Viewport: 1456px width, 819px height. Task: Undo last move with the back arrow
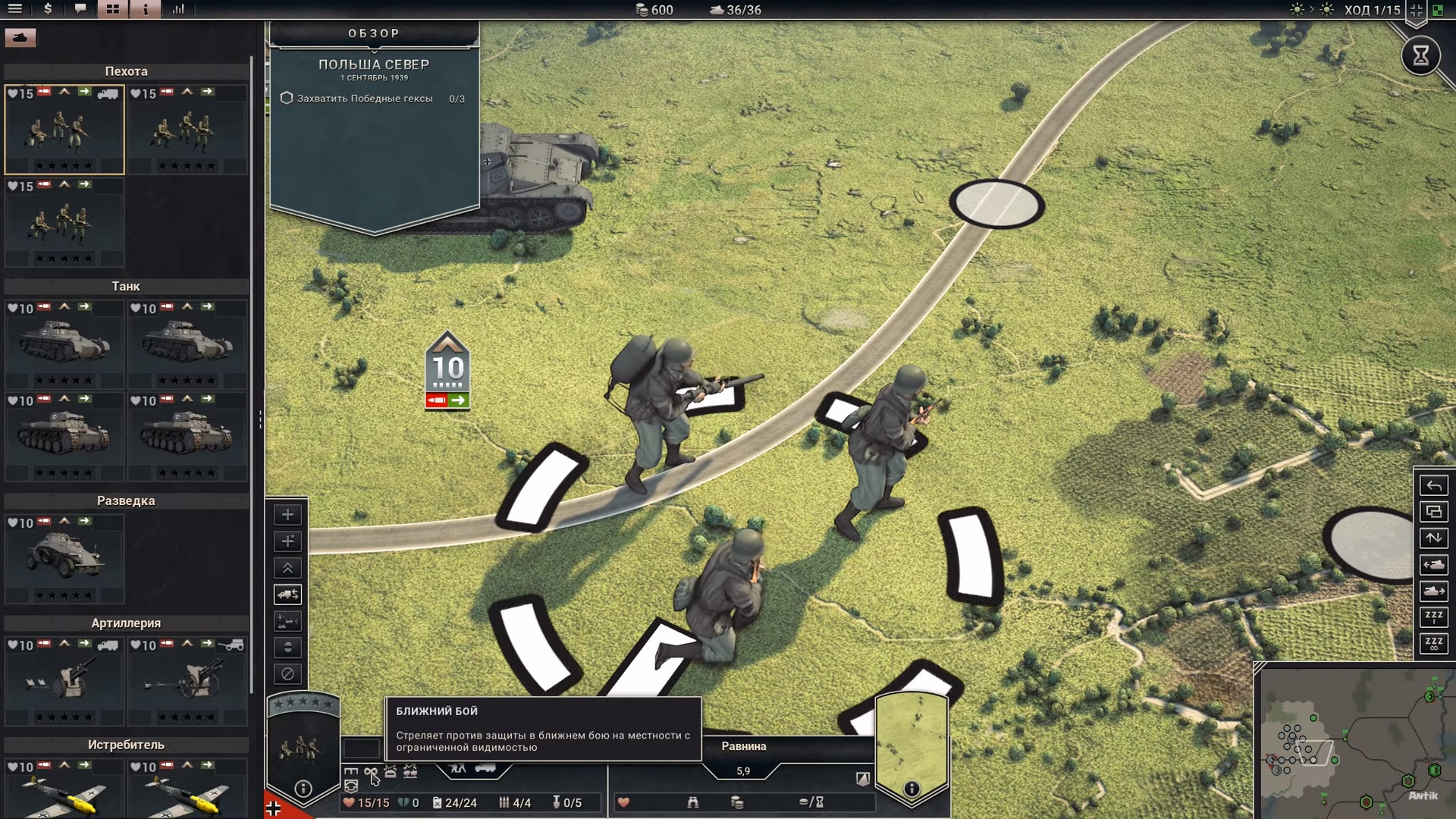pos(1433,485)
